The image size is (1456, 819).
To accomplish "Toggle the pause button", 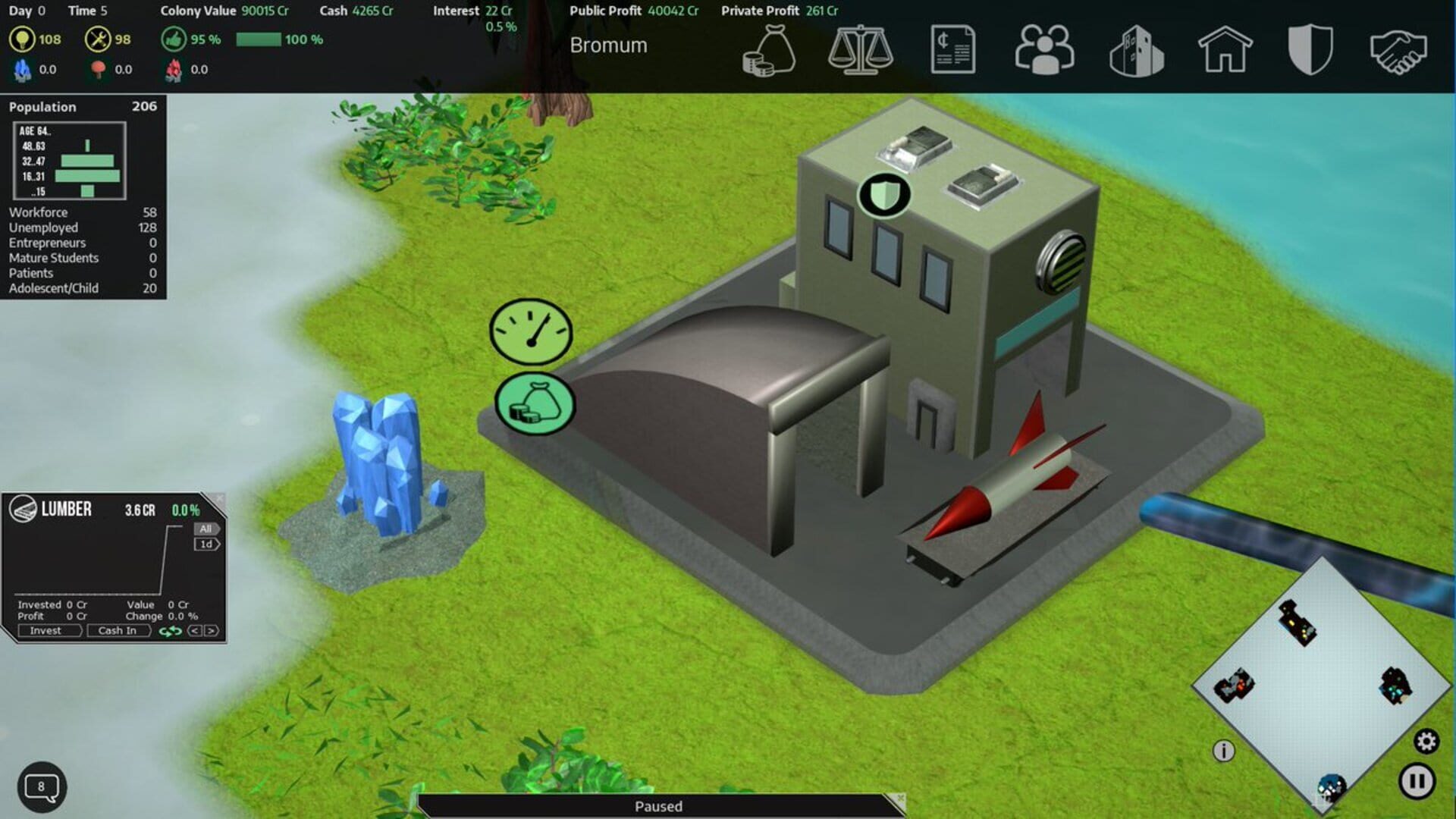I will tap(1417, 781).
